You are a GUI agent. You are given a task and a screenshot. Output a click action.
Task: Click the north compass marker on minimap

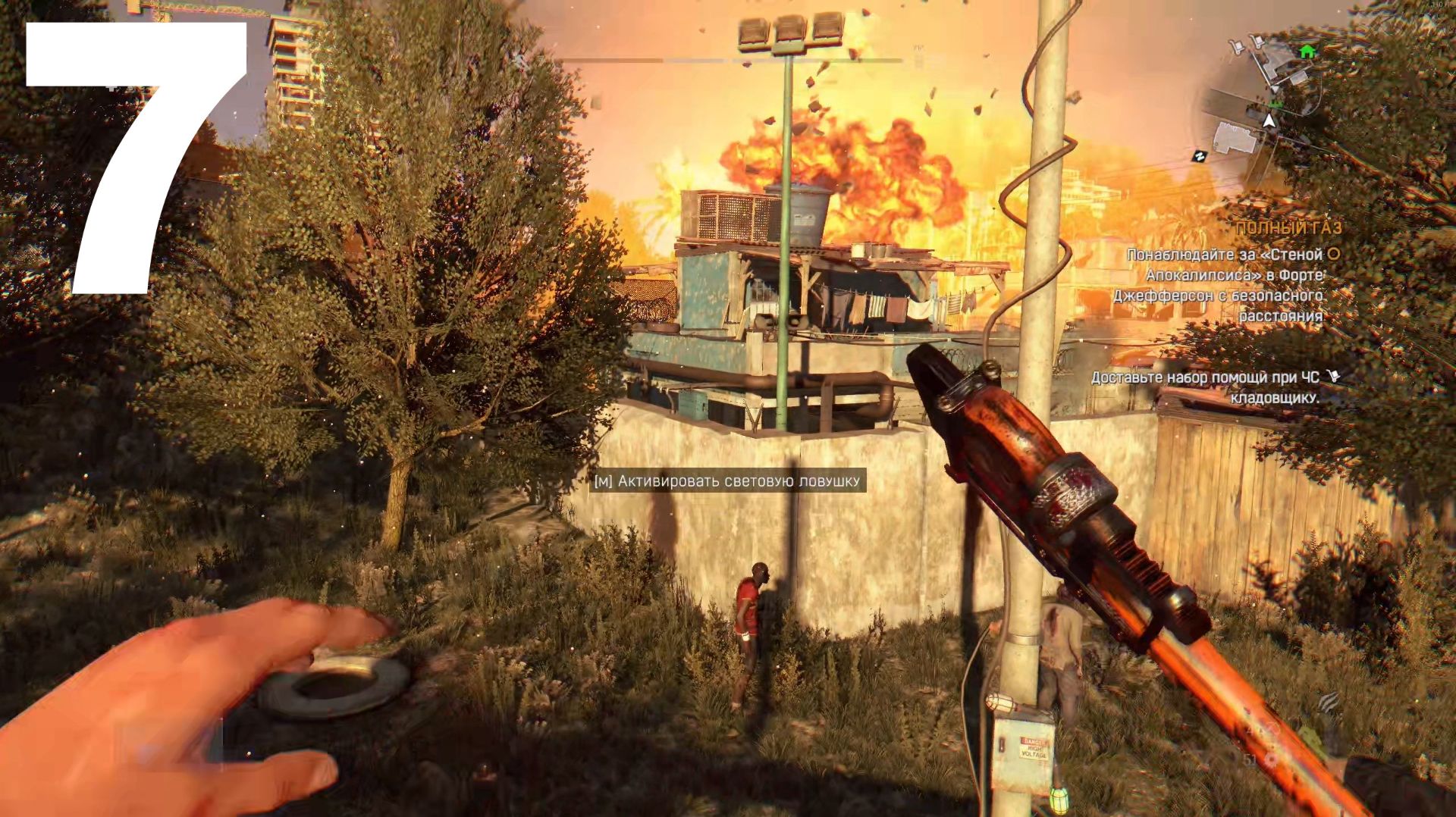click(x=1199, y=156)
